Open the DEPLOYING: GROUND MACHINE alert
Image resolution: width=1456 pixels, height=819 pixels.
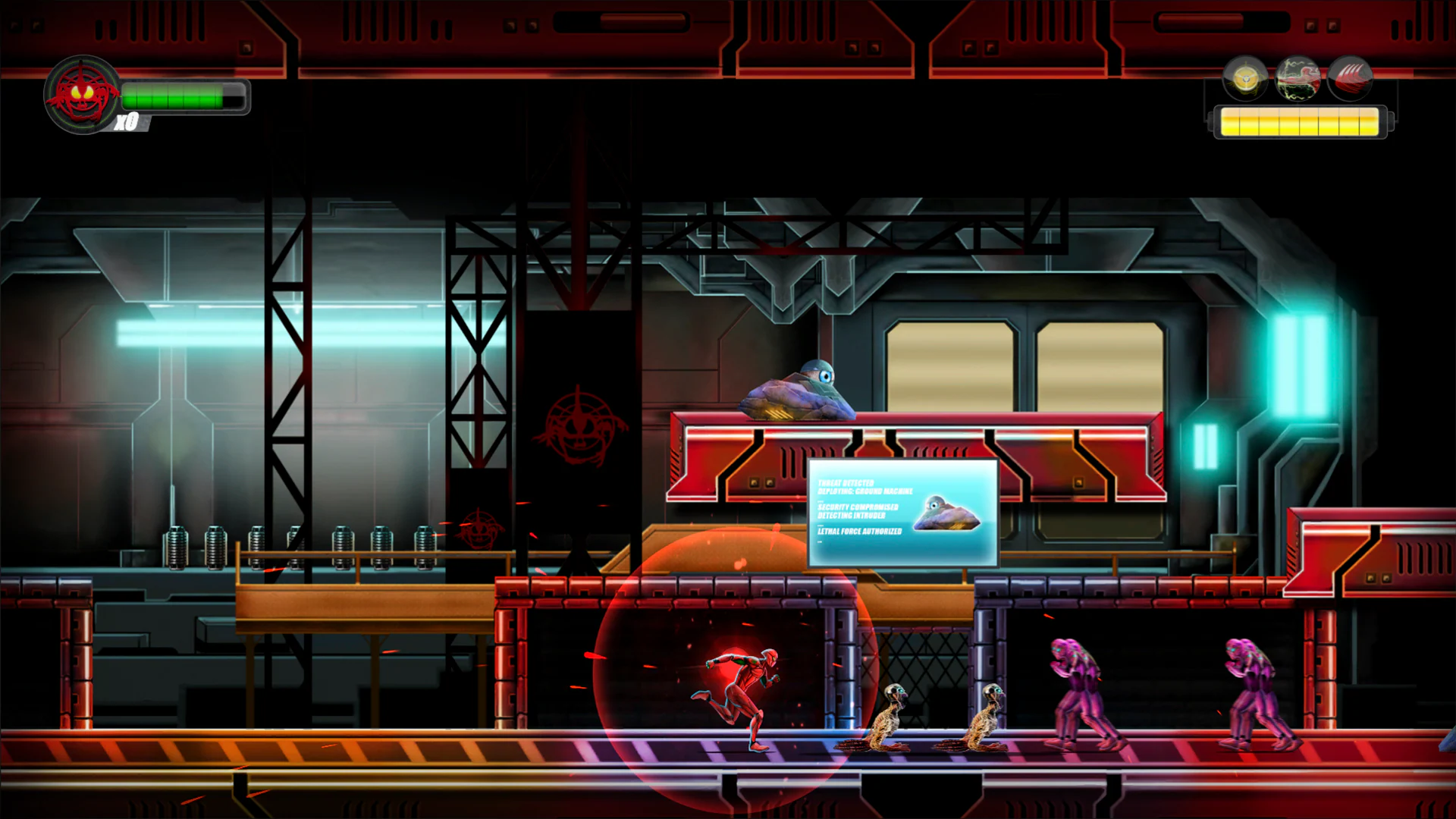864,491
